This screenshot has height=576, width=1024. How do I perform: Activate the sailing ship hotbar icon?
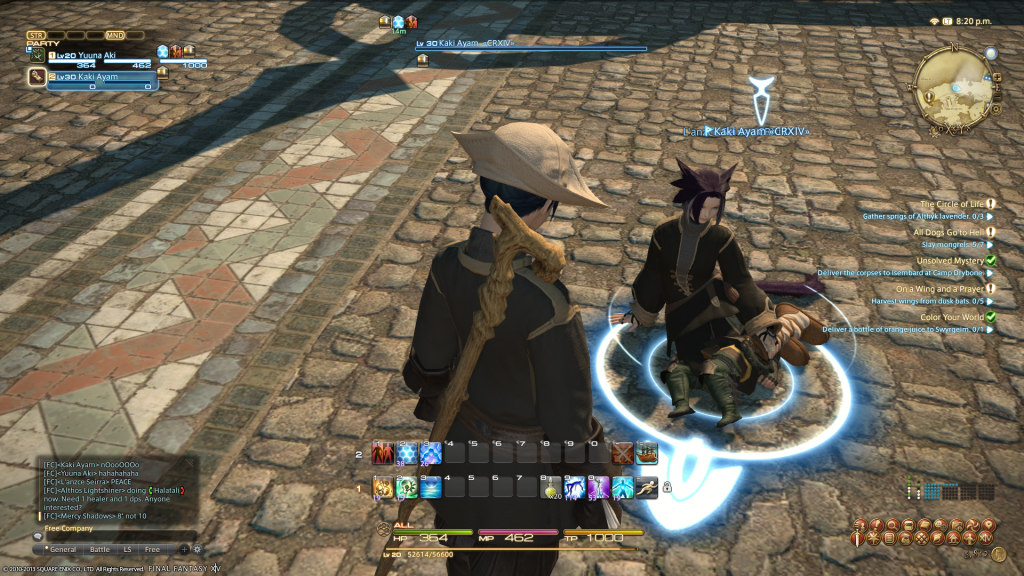[647, 454]
